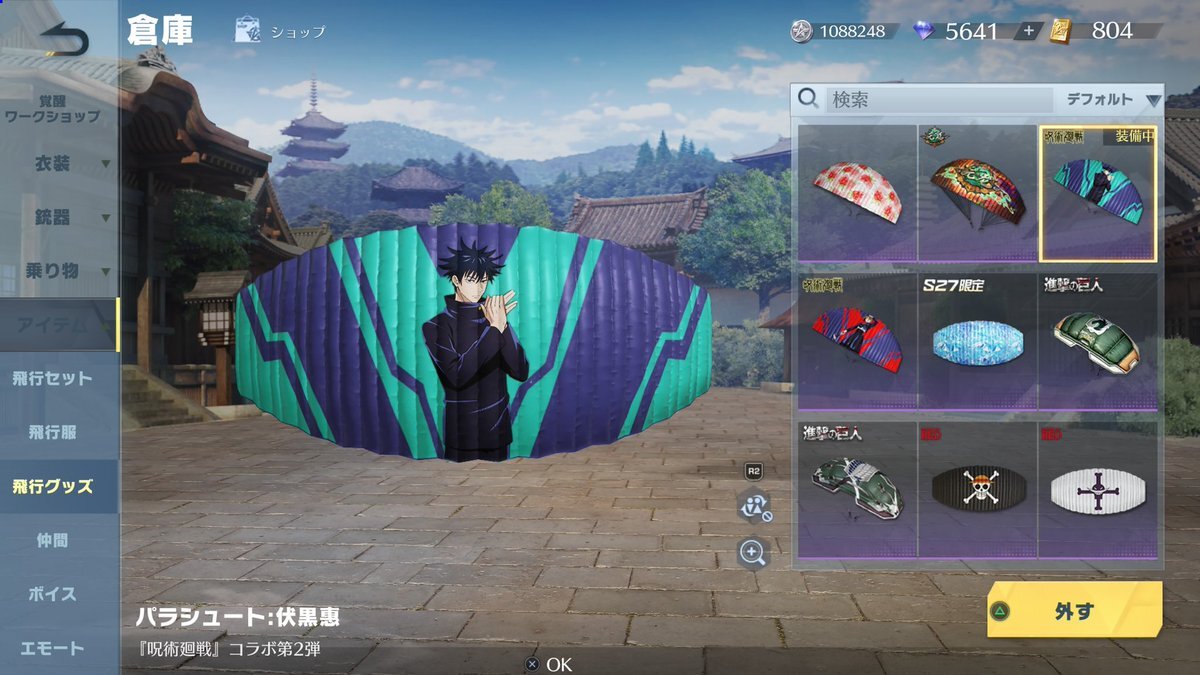Select the 飛行セット tab

click(x=52, y=379)
